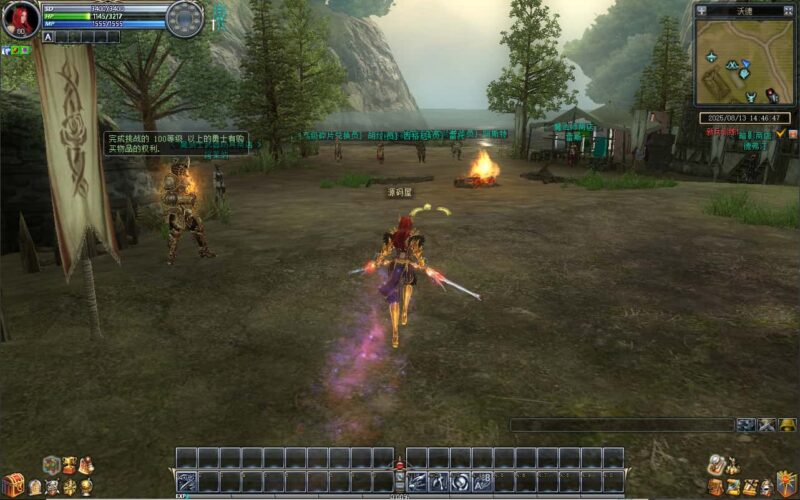Click the chat input bar
800x500 pixels.
[x=622, y=425]
